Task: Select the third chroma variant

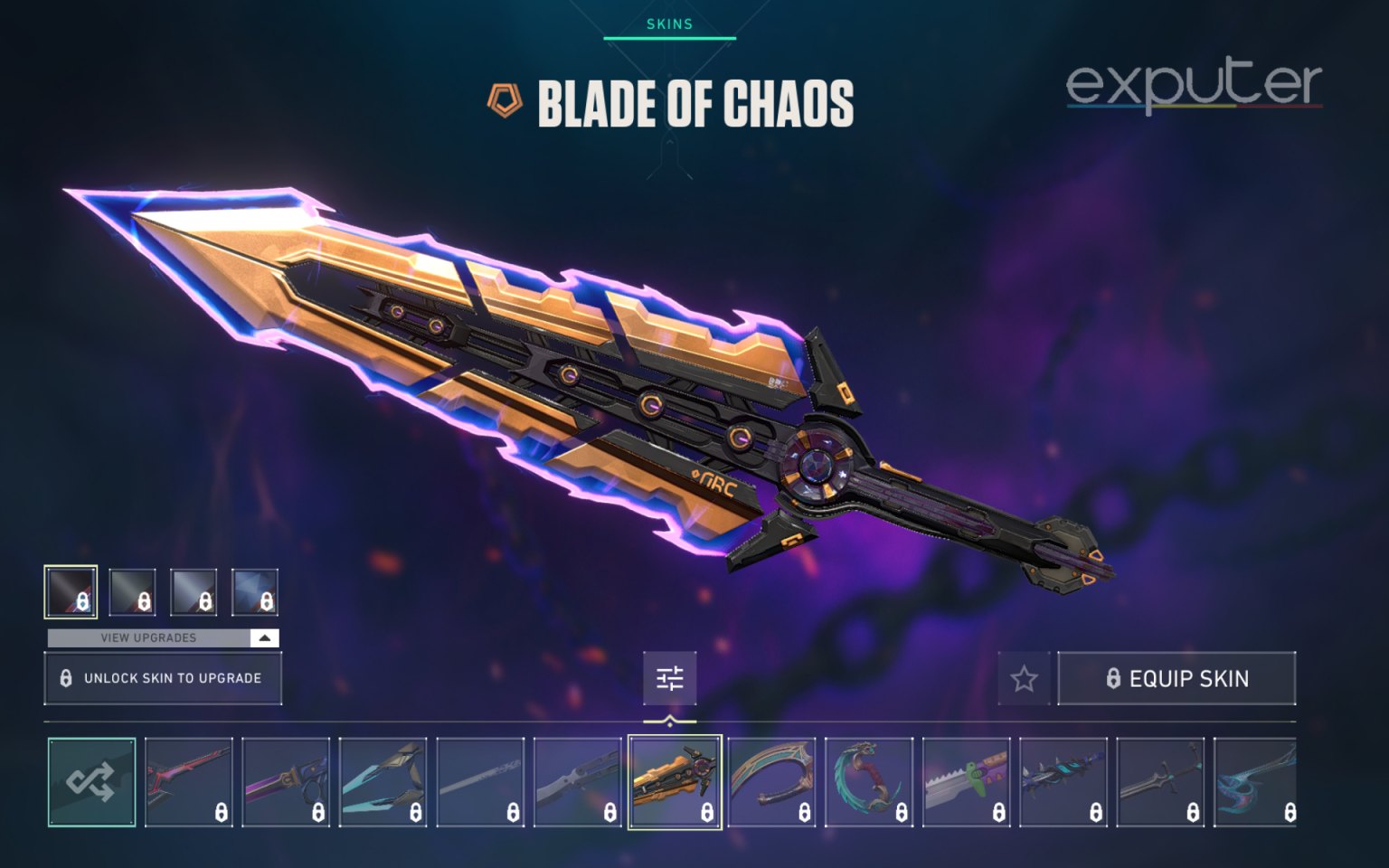Action: 192,592
